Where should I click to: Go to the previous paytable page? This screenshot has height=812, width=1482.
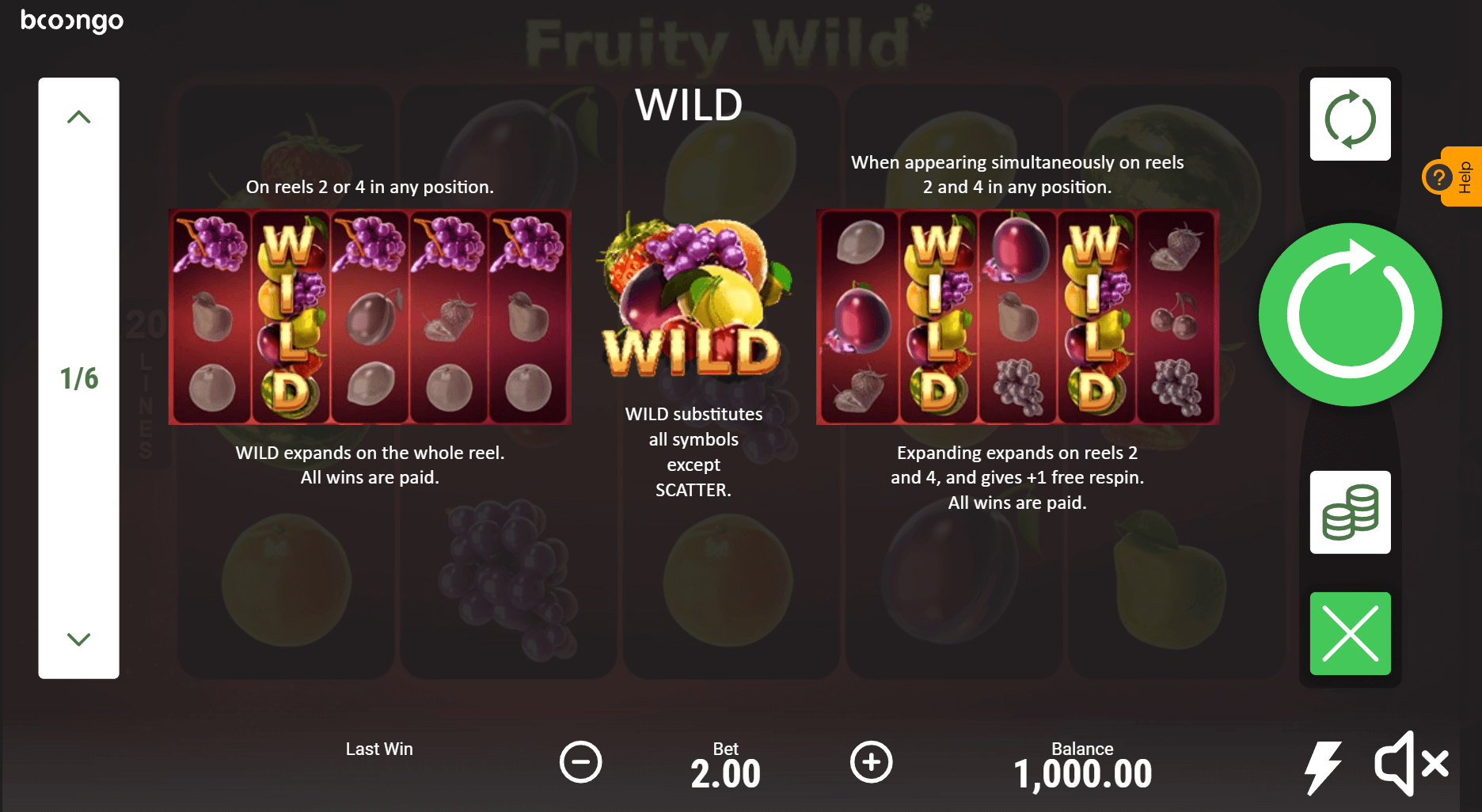tap(78, 118)
